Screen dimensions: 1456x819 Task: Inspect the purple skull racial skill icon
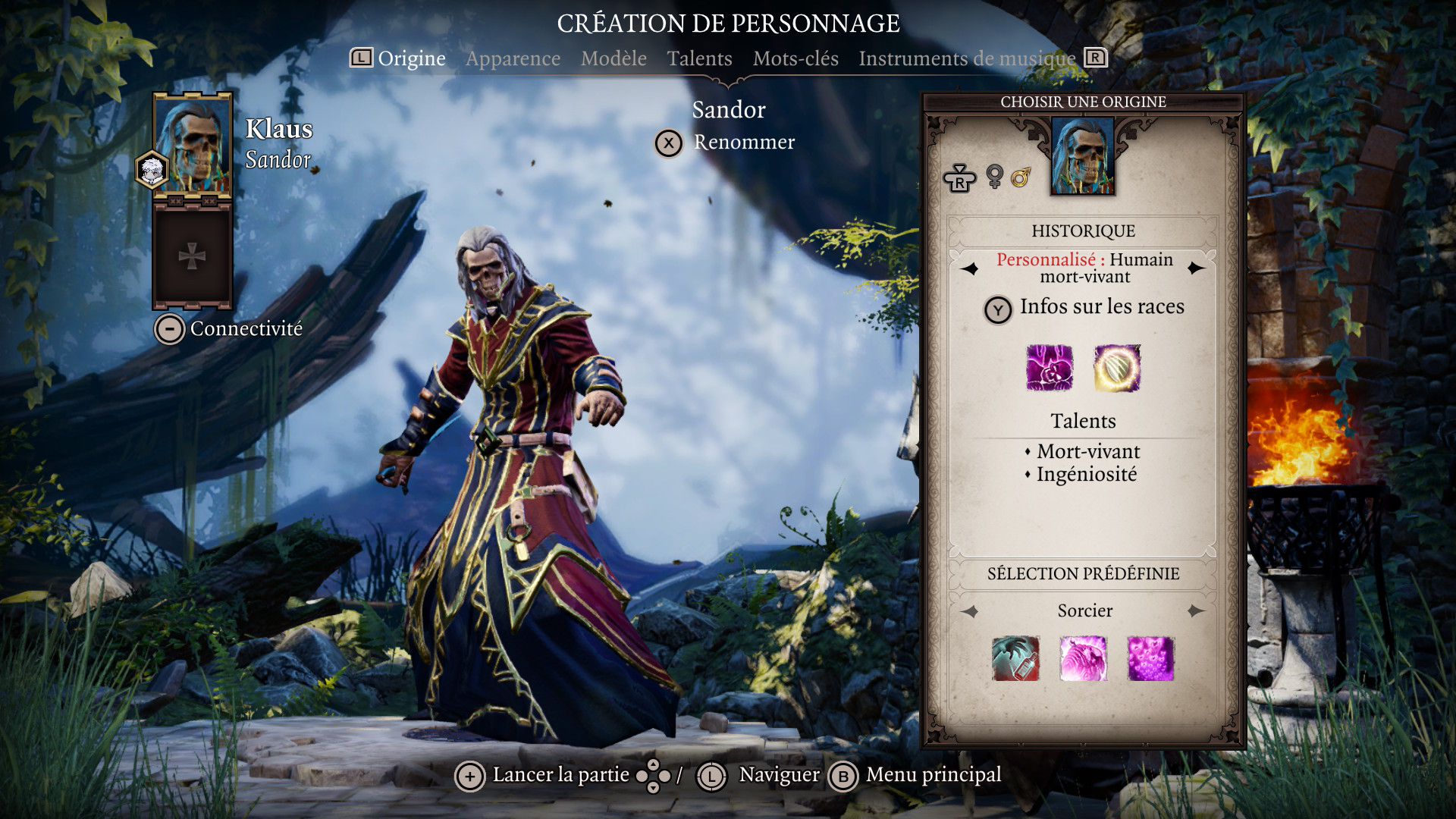tap(1050, 368)
